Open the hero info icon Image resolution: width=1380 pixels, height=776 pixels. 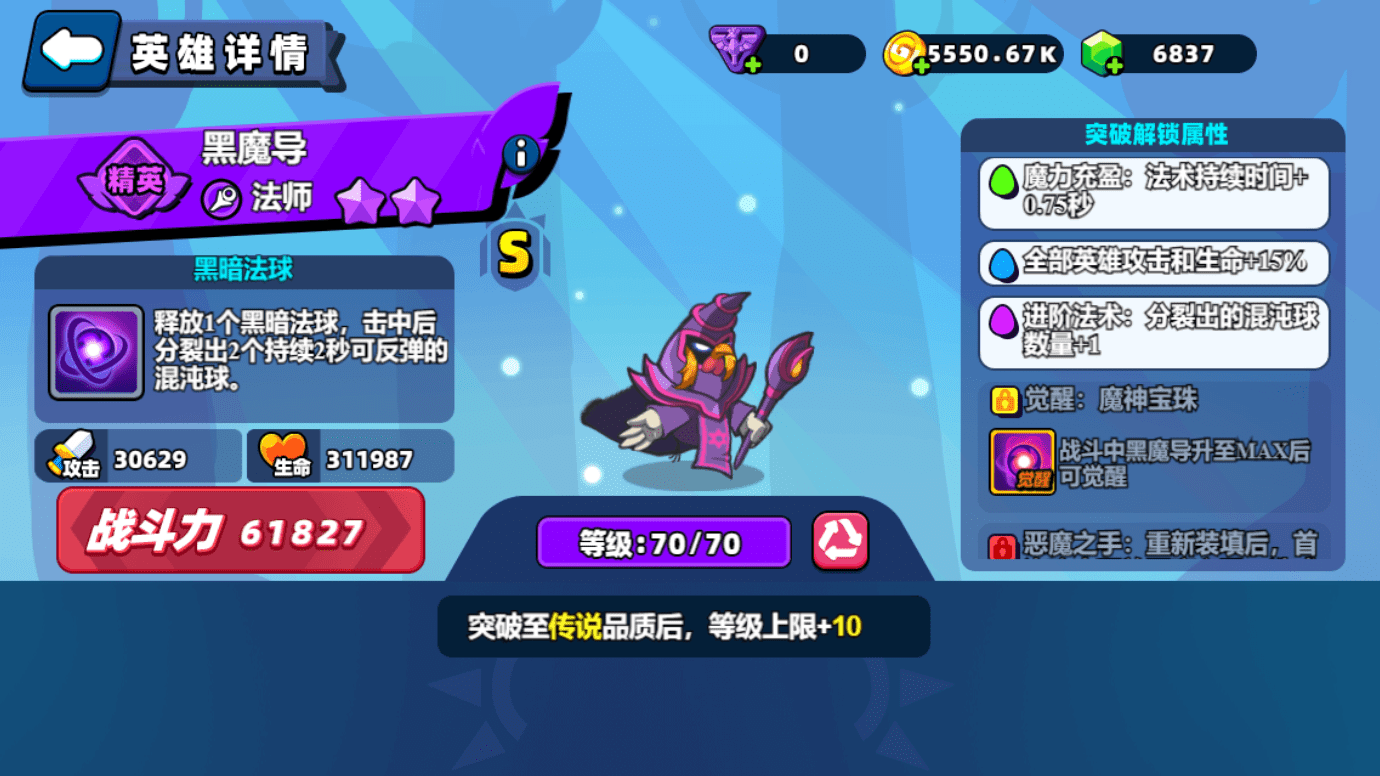(520, 154)
